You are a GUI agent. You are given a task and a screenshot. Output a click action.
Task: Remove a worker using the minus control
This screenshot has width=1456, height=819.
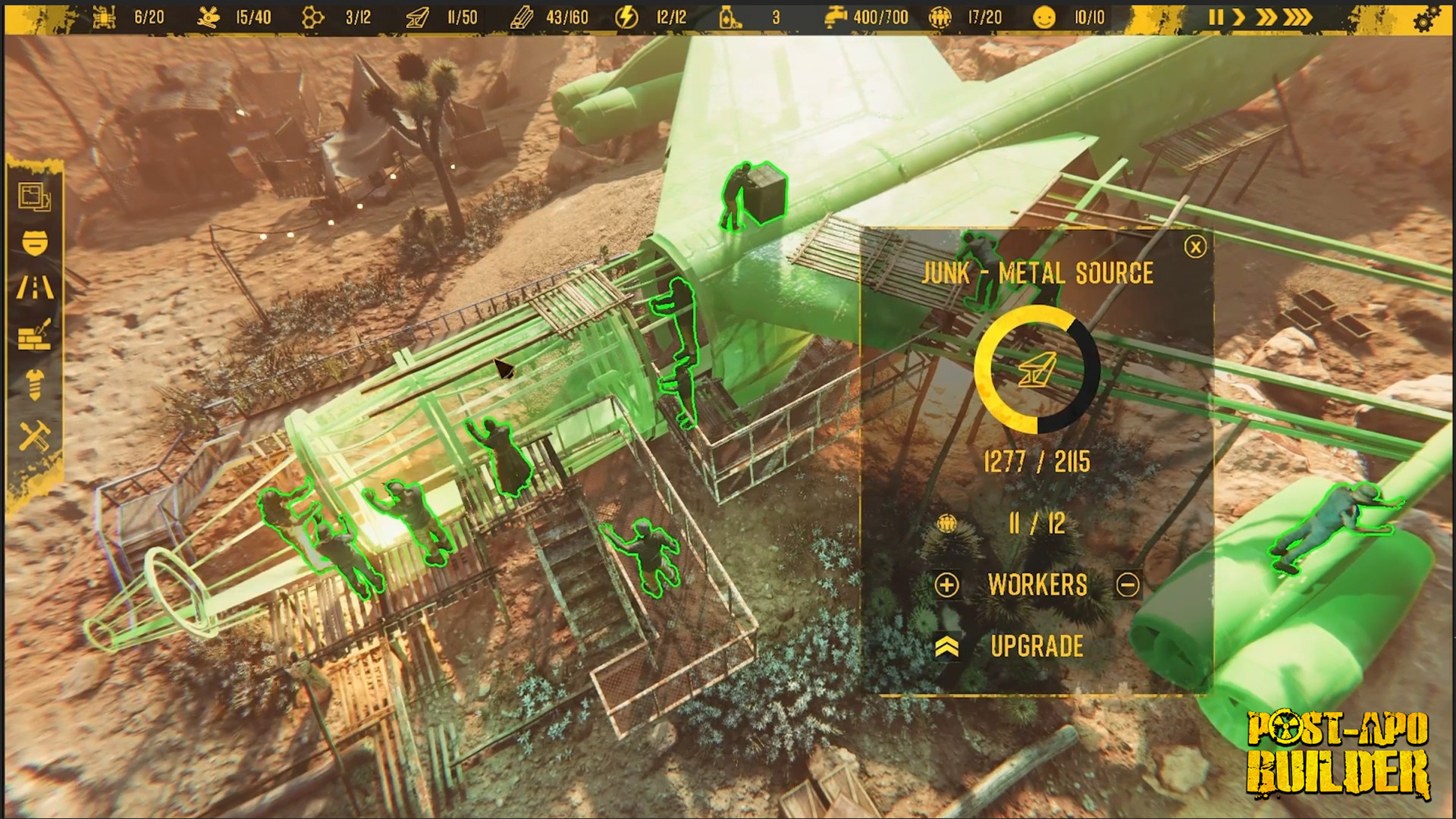pyautogui.click(x=1128, y=585)
